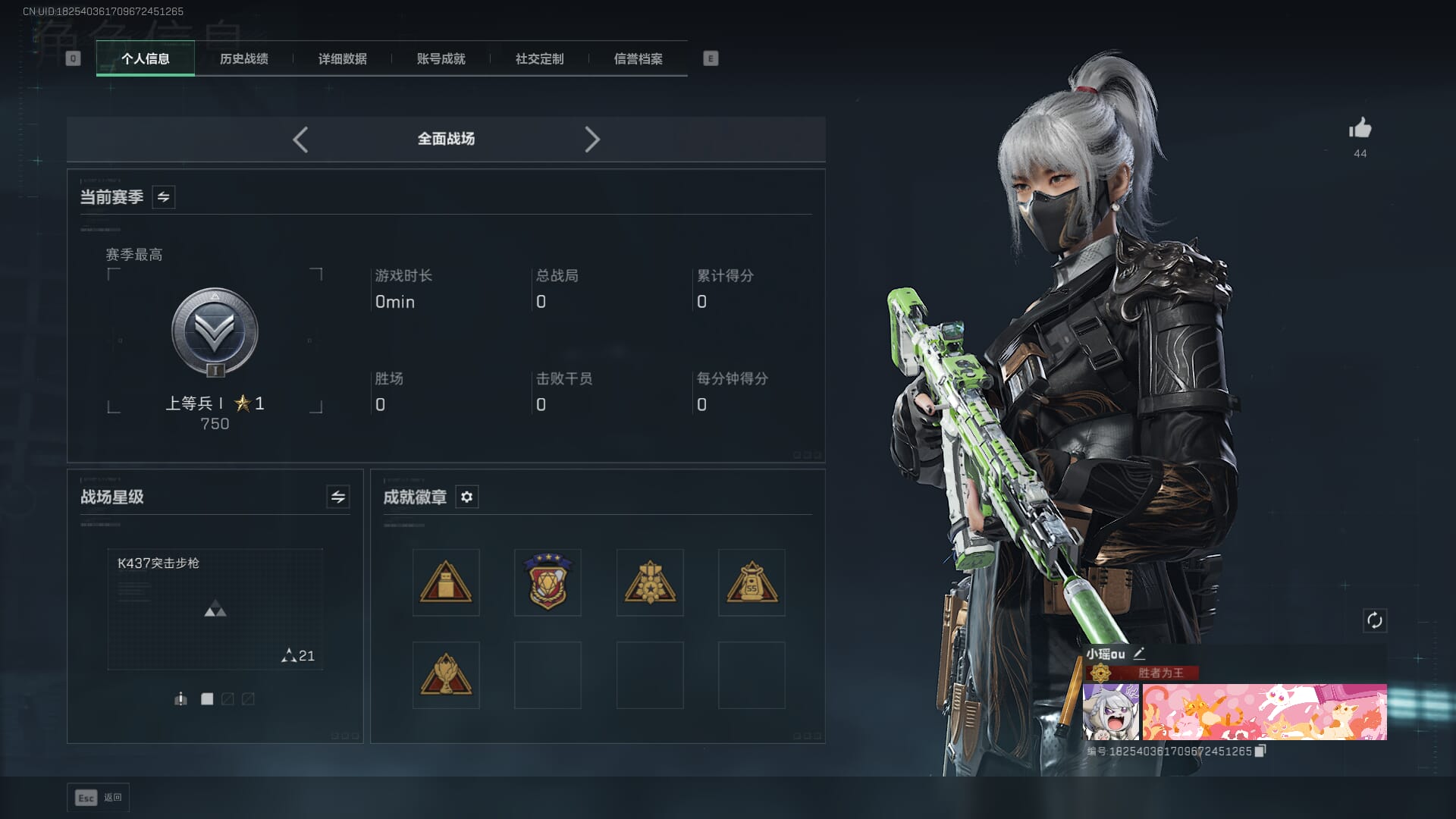Give a thumbs-up like to the profile
Screen dimensions: 1456x819
pyautogui.click(x=1360, y=128)
